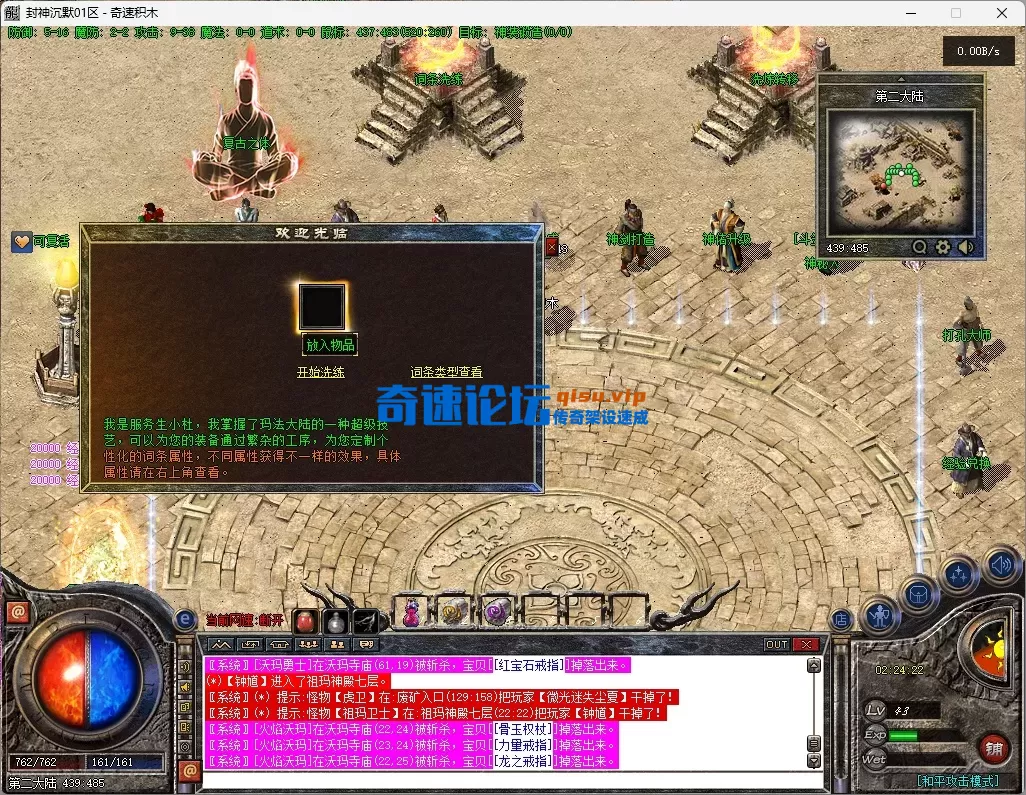Image resolution: width=1026 pixels, height=795 pixels.
Task: Maximize the game window
Action: pyautogui.click(x=955, y=13)
